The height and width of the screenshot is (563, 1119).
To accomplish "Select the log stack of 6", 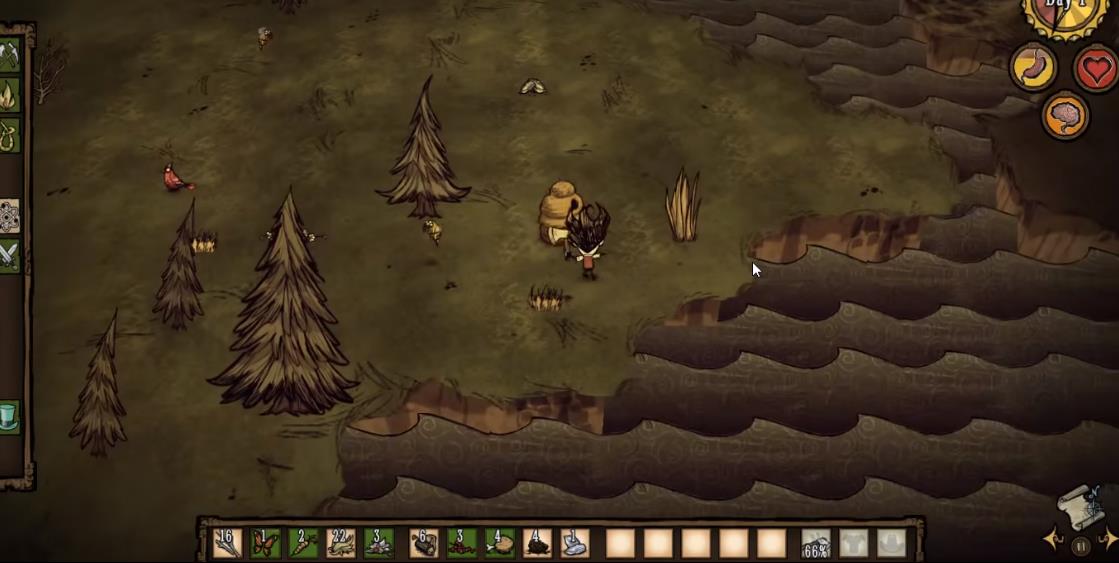I will pos(424,543).
